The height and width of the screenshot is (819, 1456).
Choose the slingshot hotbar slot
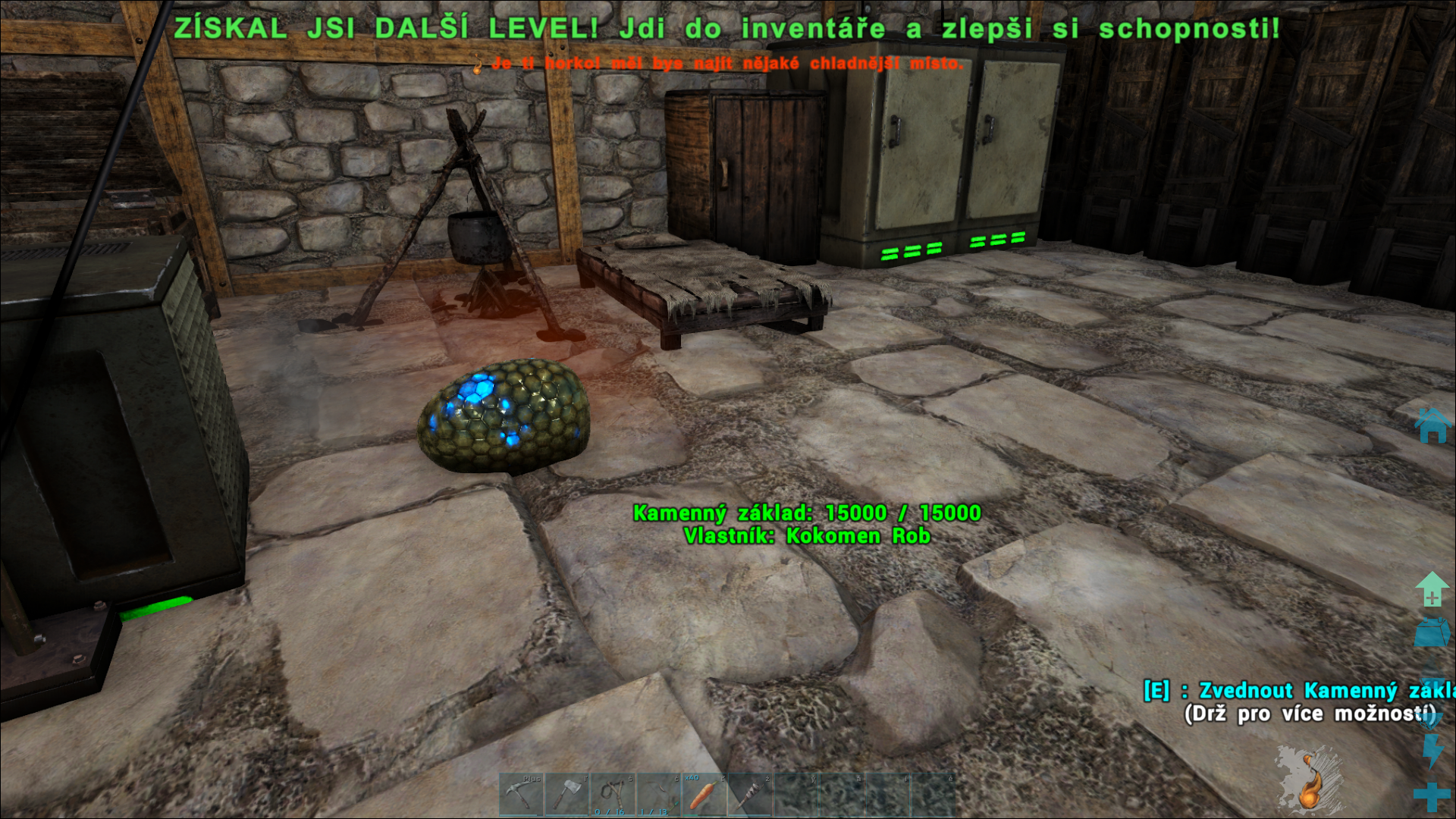tap(613, 795)
